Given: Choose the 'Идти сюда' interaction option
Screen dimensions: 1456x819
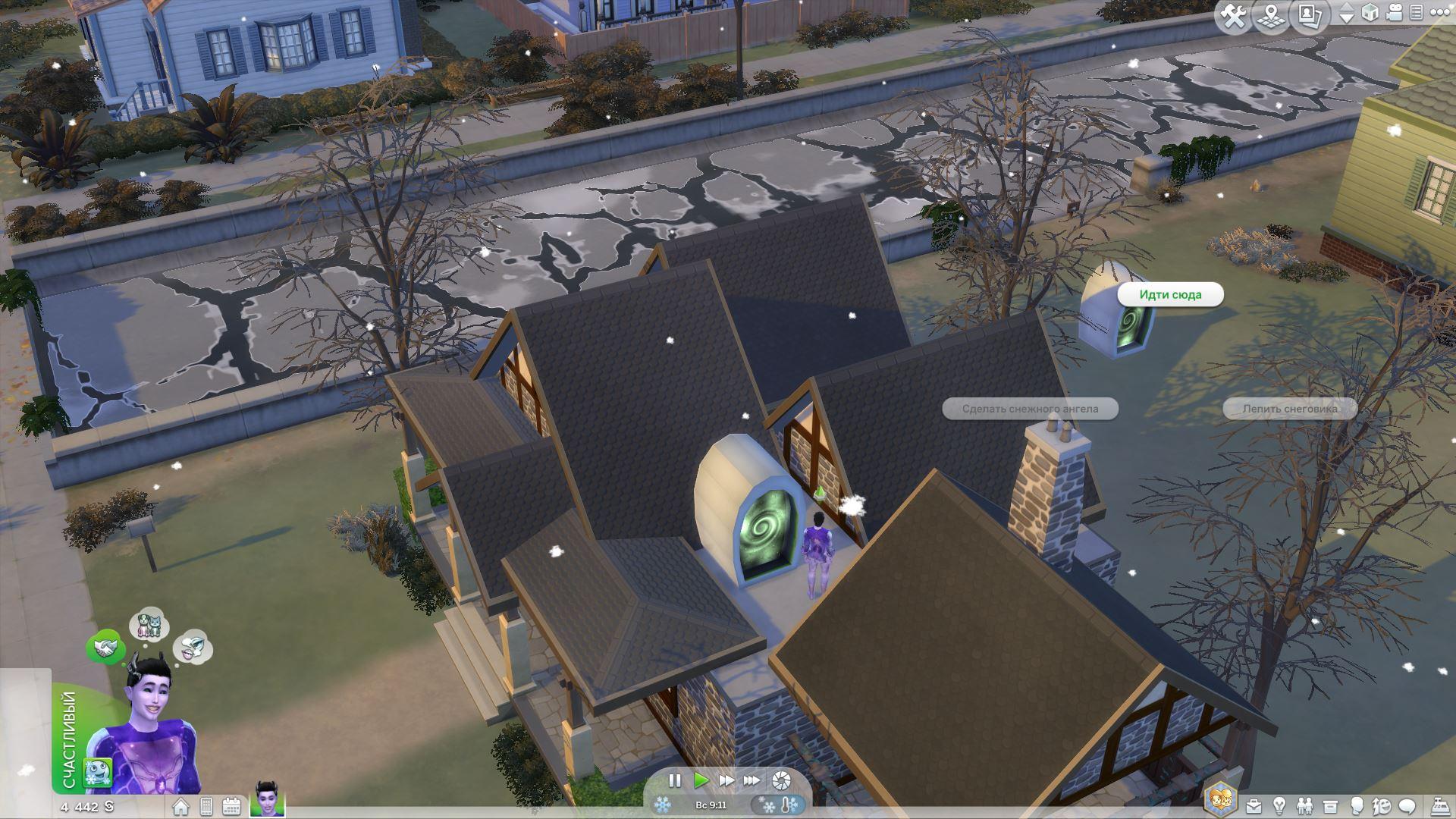Looking at the screenshot, I should [1170, 295].
